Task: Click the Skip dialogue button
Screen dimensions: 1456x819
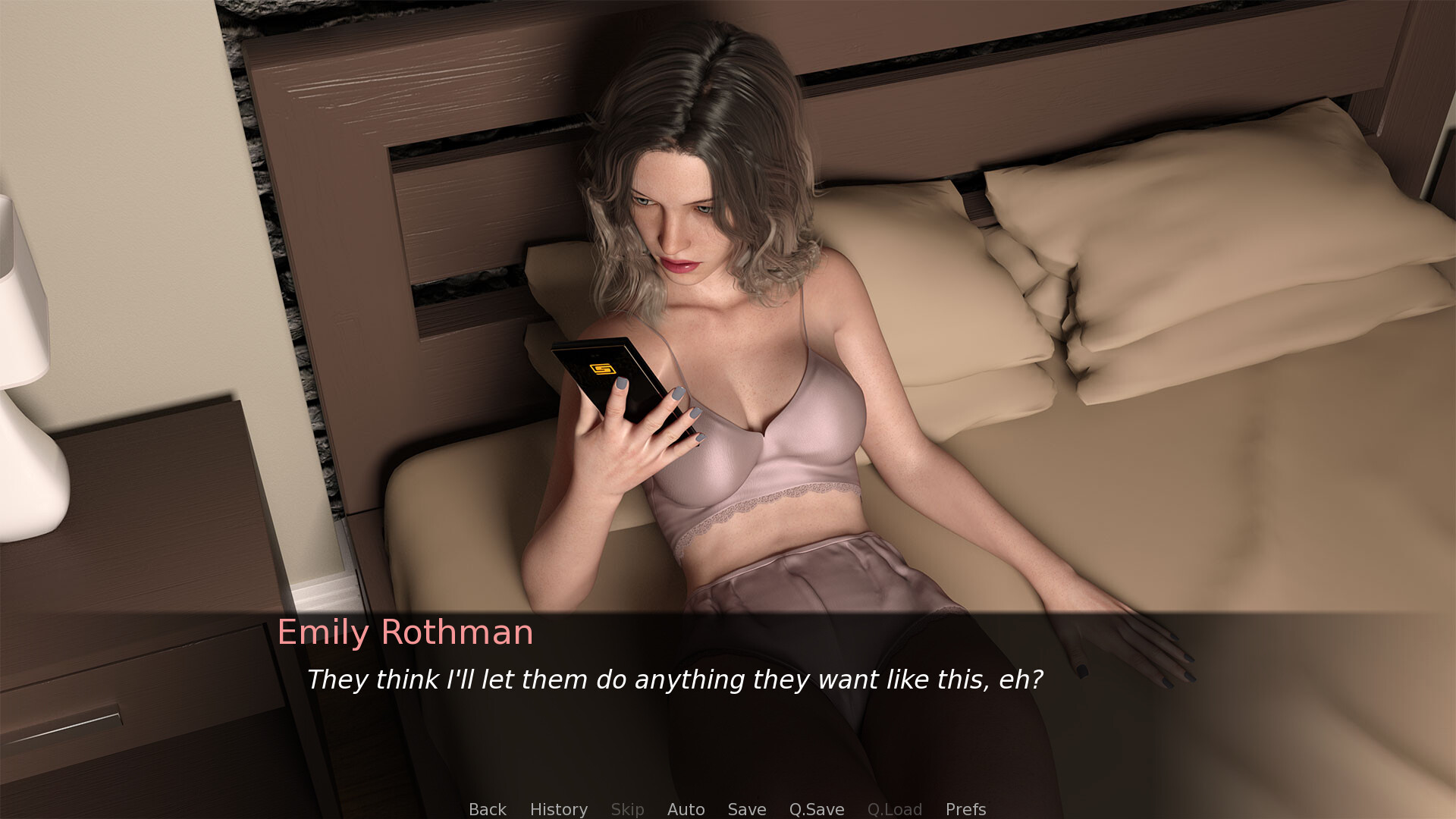Action: (627, 809)
